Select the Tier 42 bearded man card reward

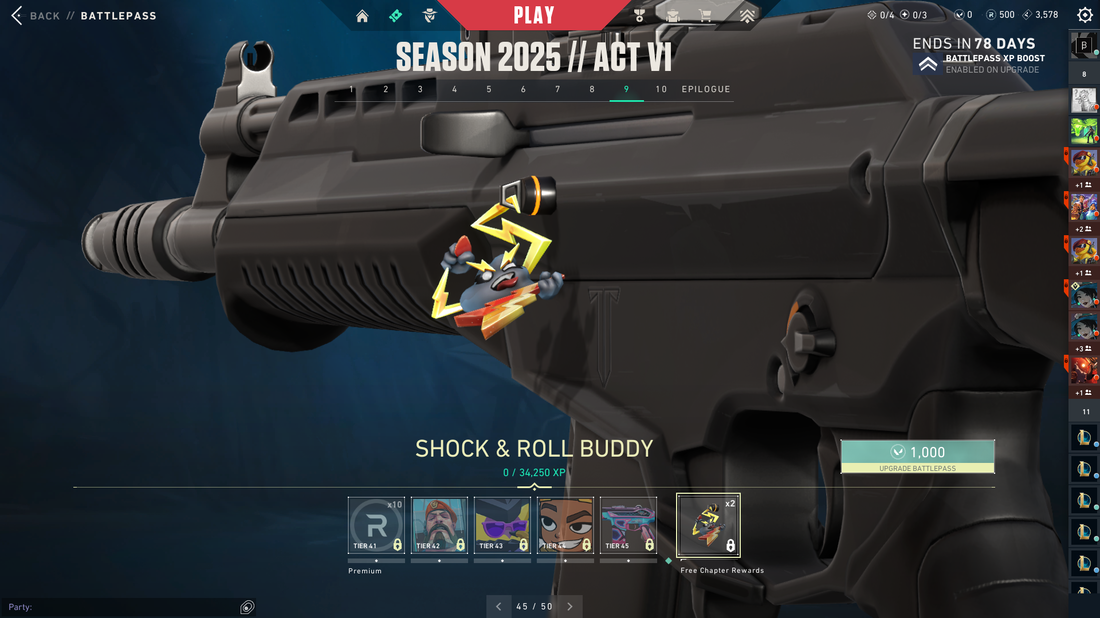(x=439, y=525)
